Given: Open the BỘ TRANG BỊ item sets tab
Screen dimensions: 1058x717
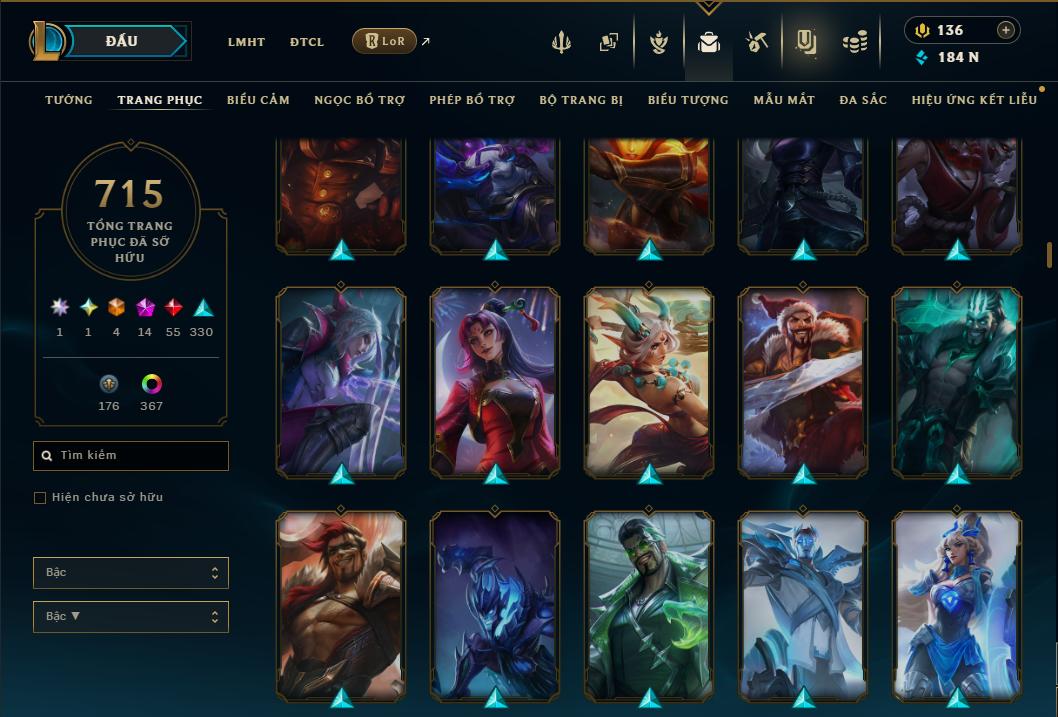Looking at the screenshot, I should point(581,100).
